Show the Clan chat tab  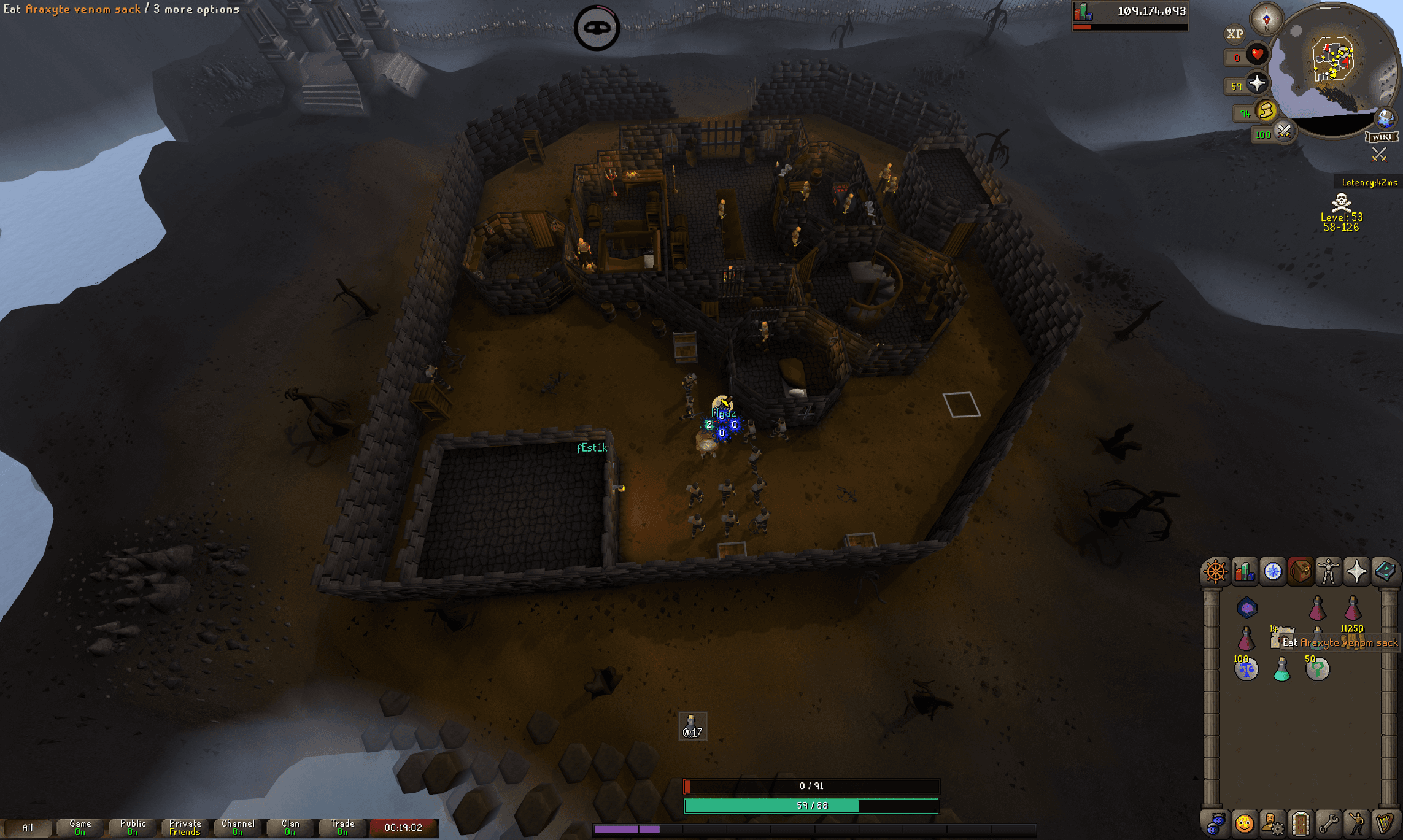[290, 828]
